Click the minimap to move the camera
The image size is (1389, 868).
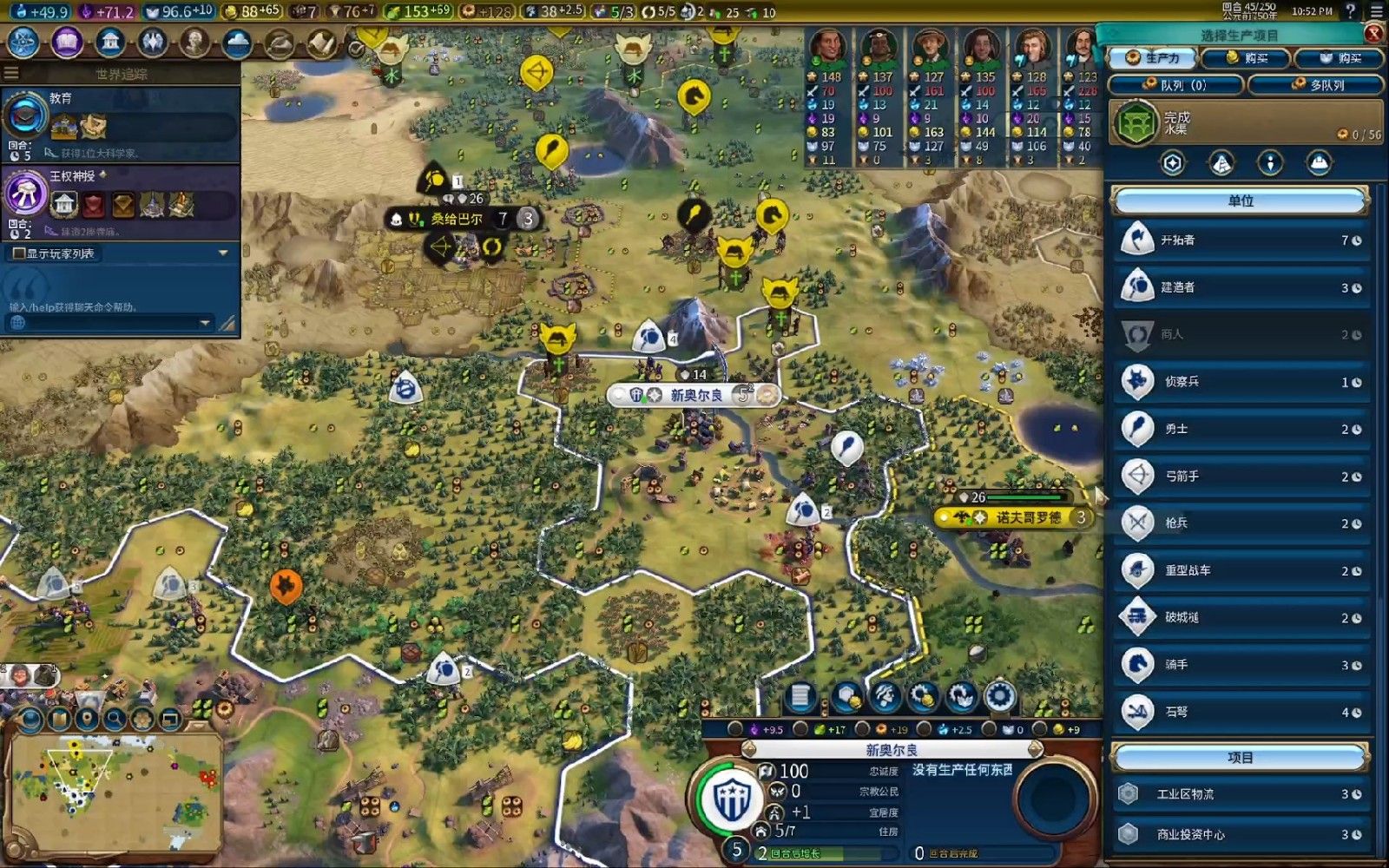click(113, 792)
